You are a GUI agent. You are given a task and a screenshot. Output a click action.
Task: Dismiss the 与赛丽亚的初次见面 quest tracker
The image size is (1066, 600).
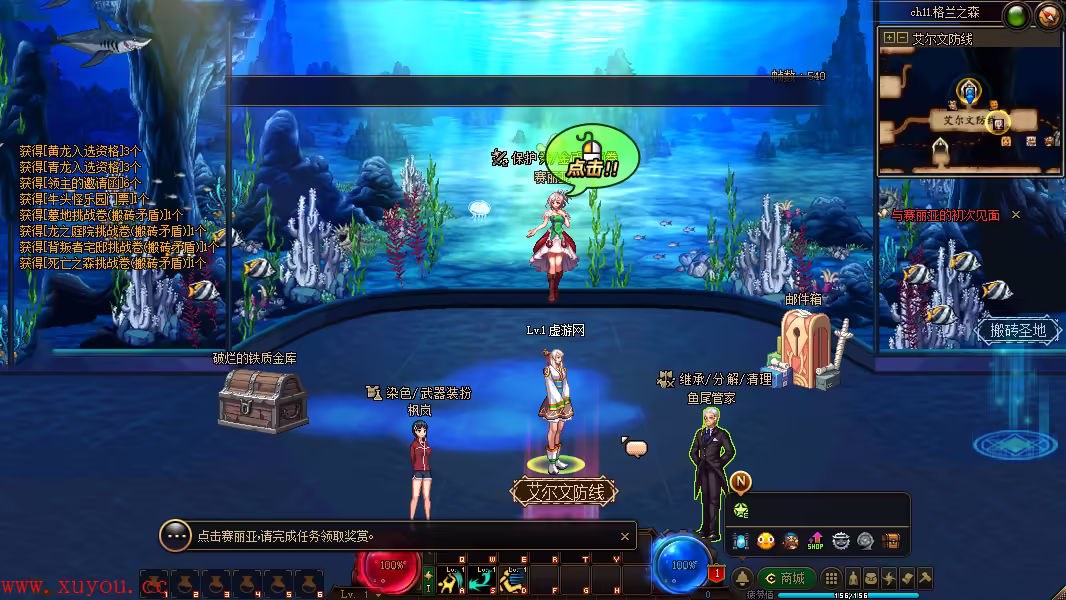1016,215
